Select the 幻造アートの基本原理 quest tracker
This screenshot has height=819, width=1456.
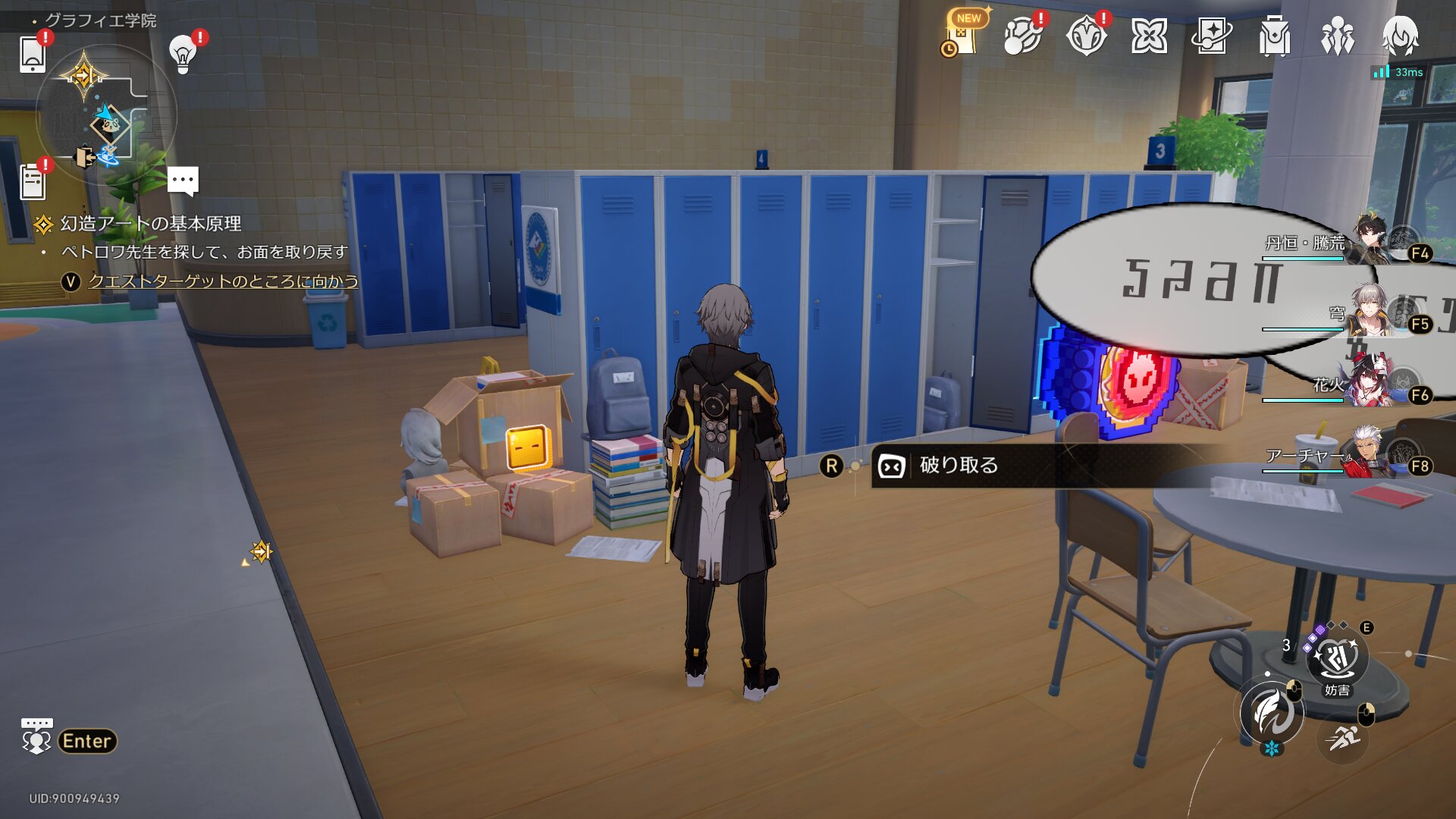point(151,224)
